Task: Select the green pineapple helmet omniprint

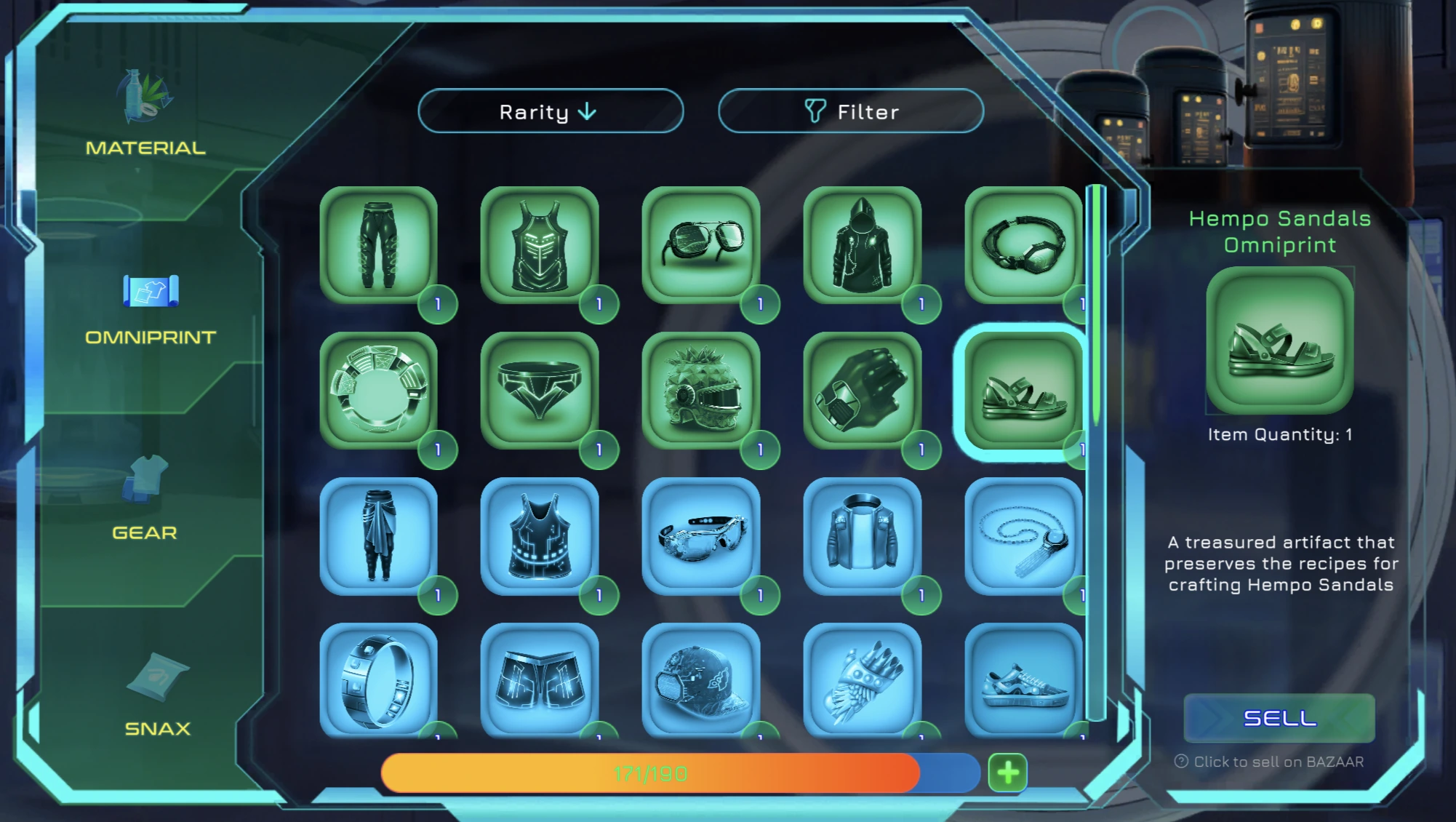Action: coord(701,391)
